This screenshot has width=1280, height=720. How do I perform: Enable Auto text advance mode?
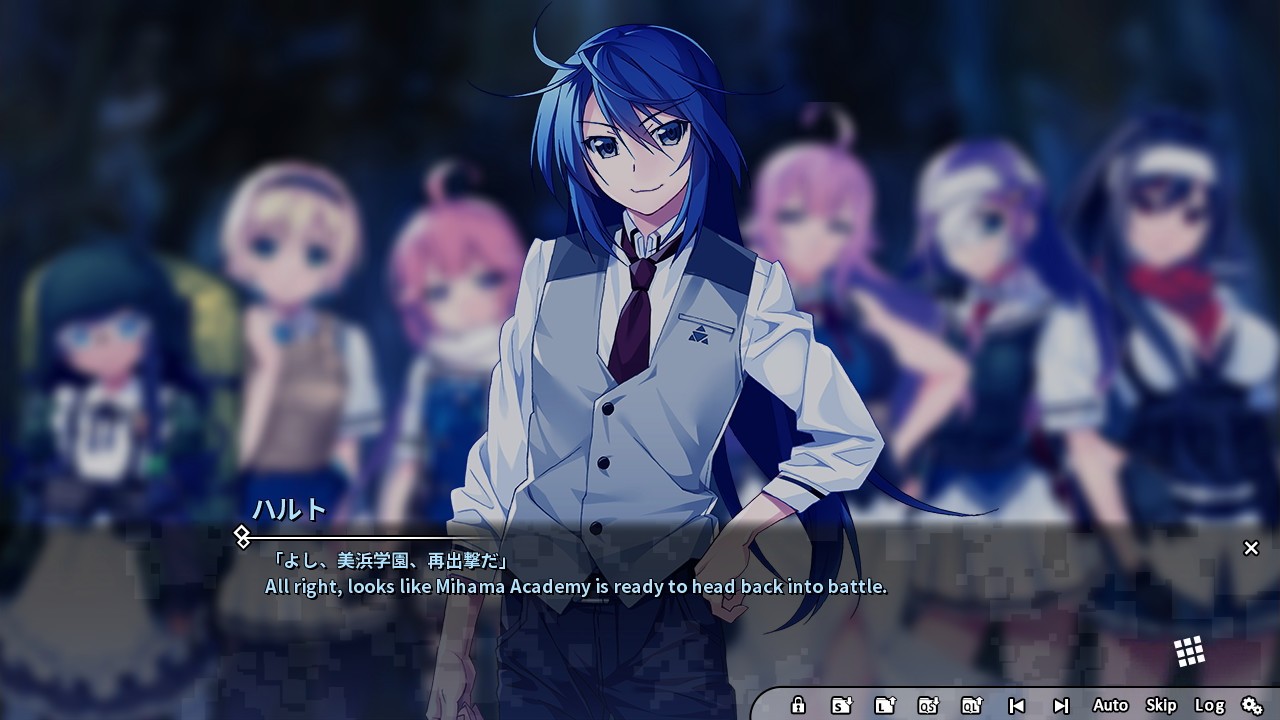[x=1110, y=705]
